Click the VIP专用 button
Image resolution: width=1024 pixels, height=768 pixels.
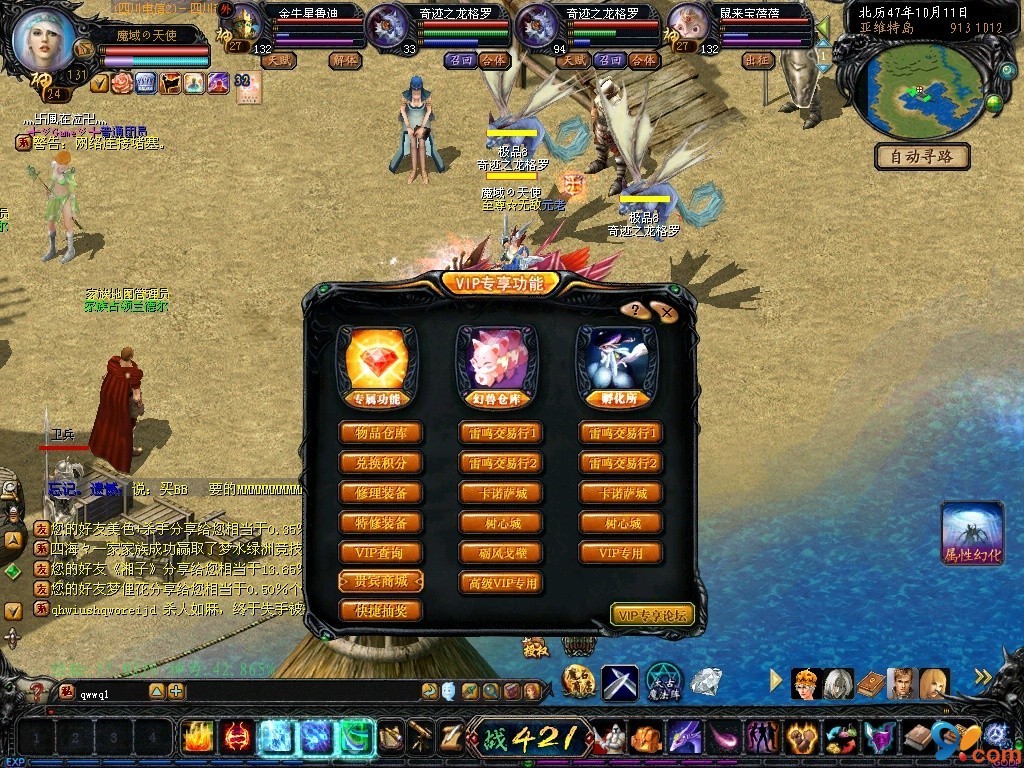621,553
